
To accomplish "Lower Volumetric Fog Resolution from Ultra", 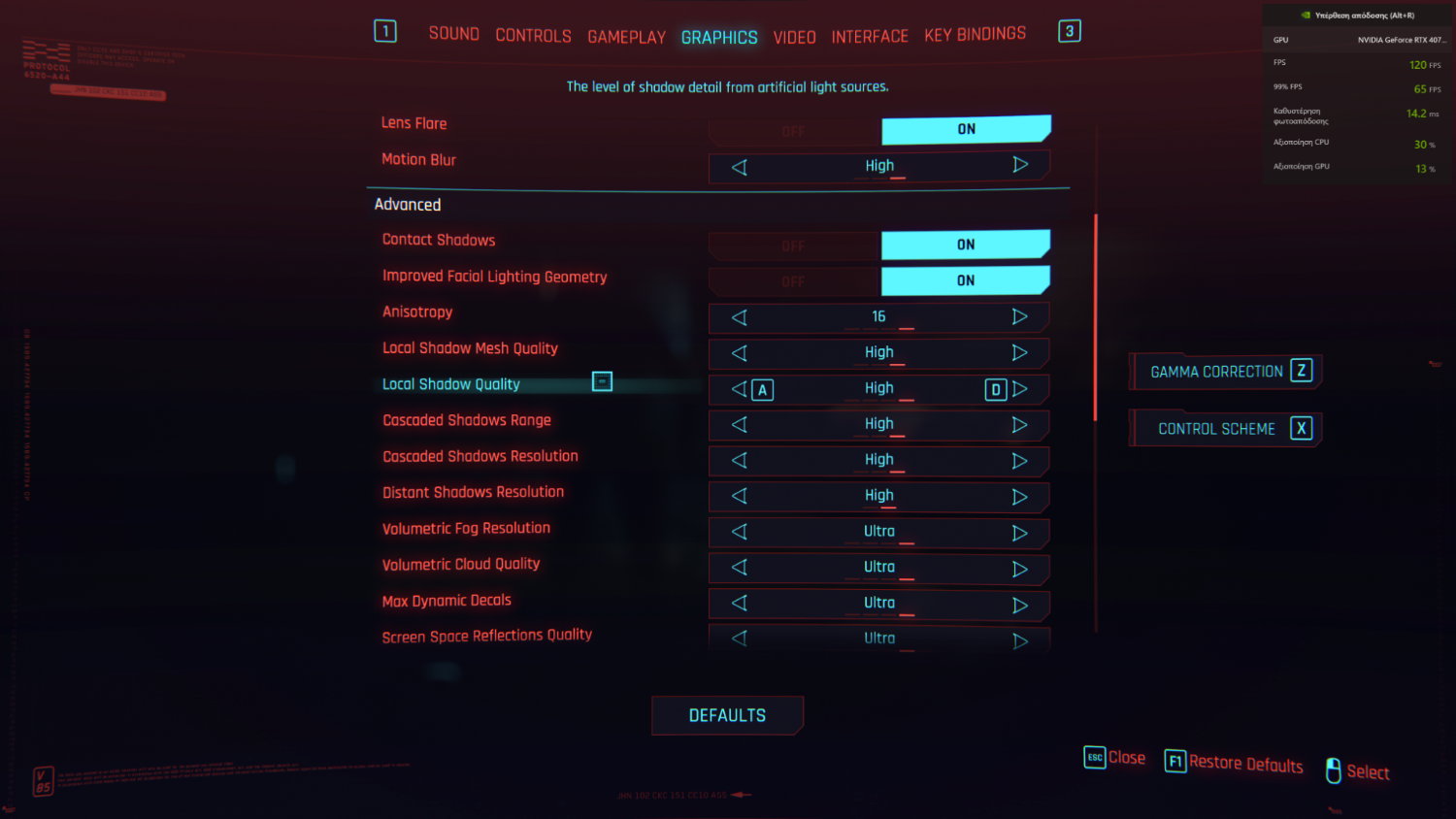I will pos(740,532).
